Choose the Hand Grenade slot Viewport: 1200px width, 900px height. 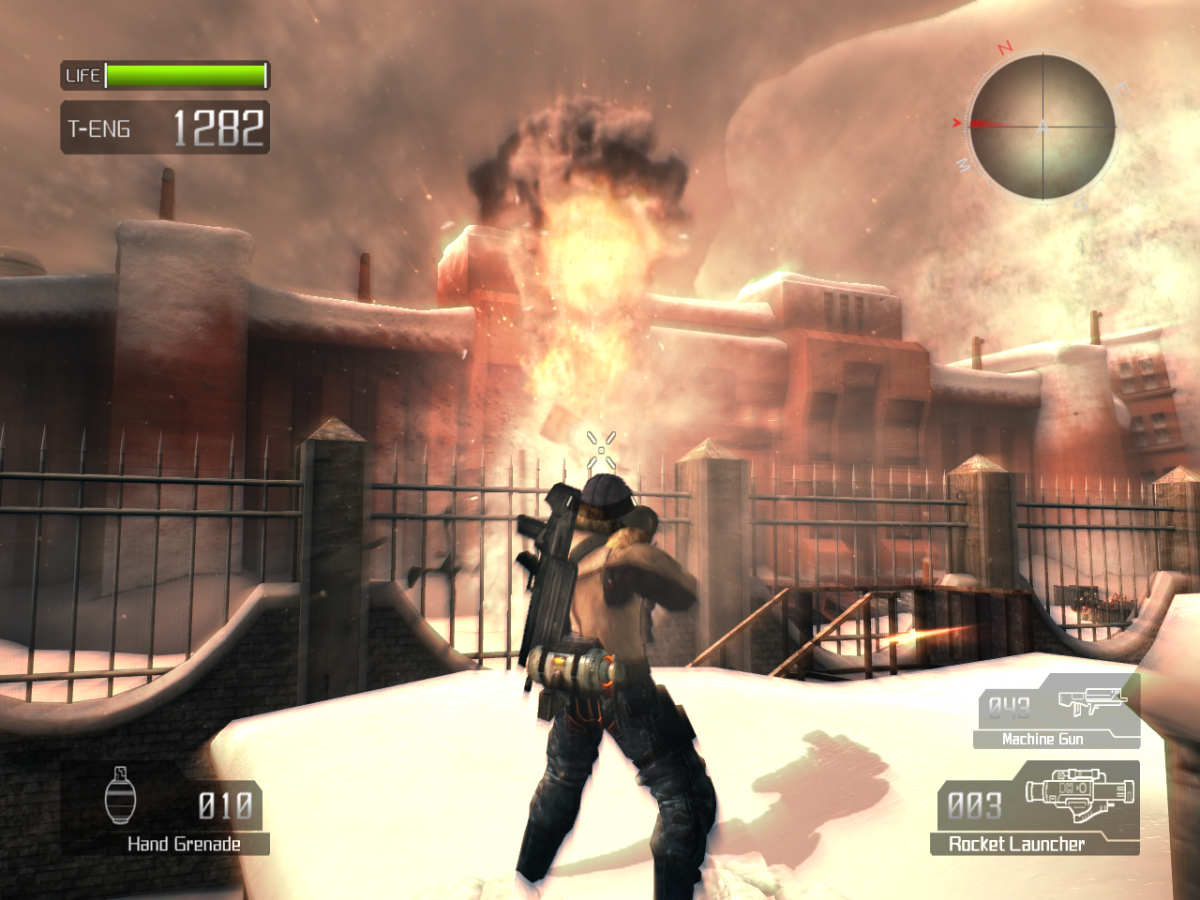pos(166,808)
